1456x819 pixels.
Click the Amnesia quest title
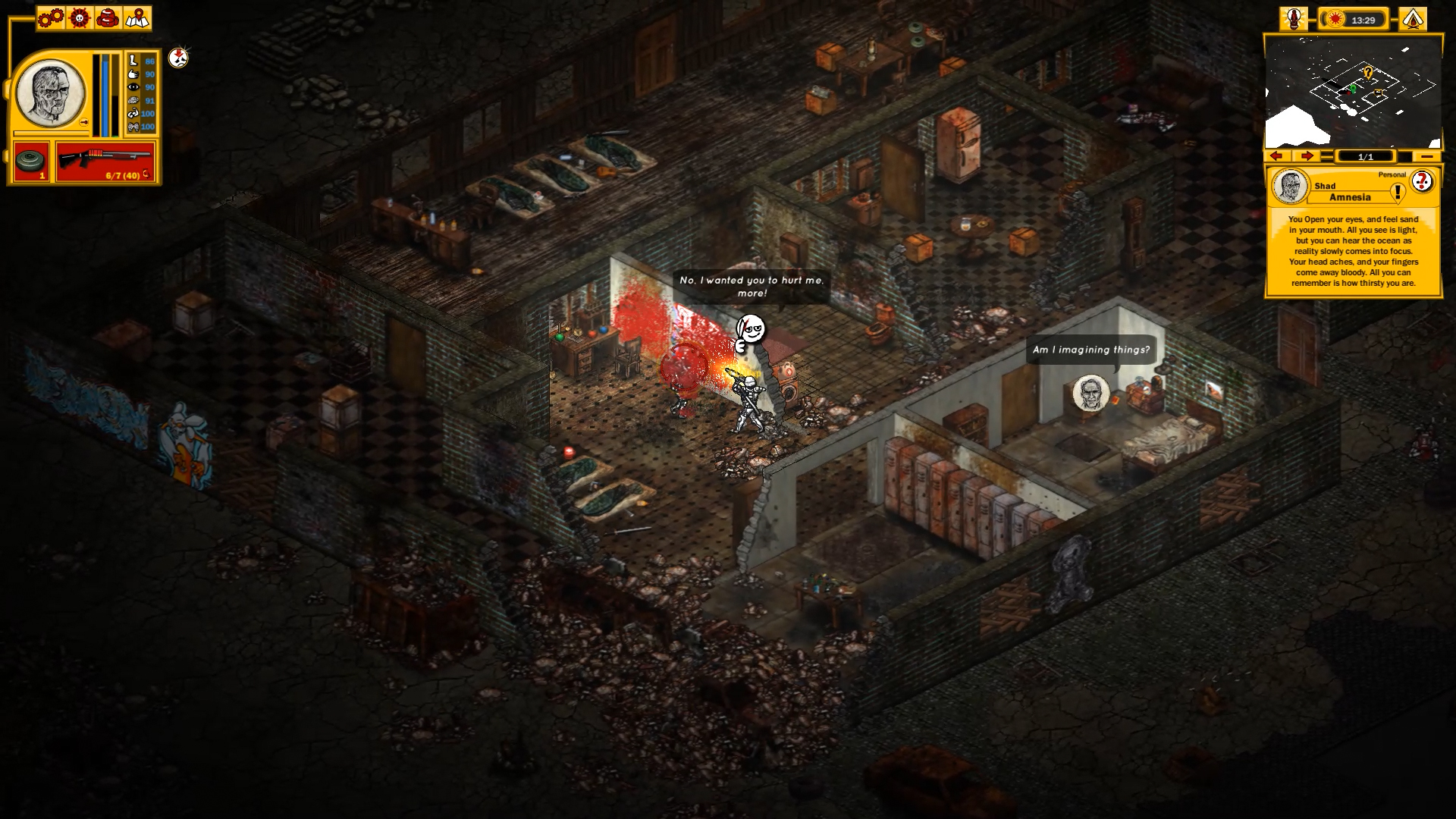click(x=1350, y=196)
